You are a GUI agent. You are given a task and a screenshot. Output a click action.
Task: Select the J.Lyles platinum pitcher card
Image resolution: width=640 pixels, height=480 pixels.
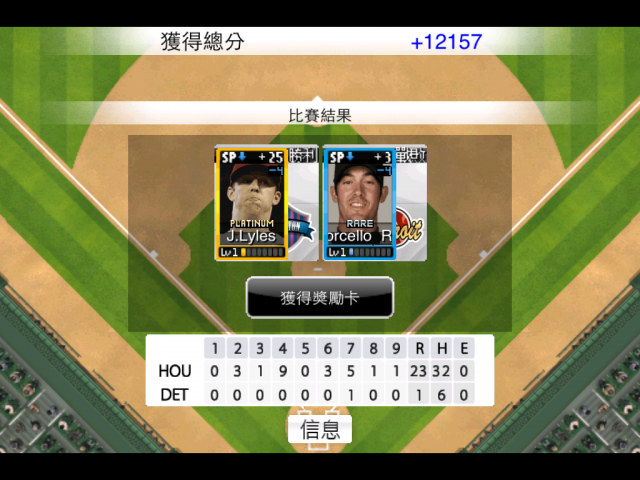(x=251, y=203)
